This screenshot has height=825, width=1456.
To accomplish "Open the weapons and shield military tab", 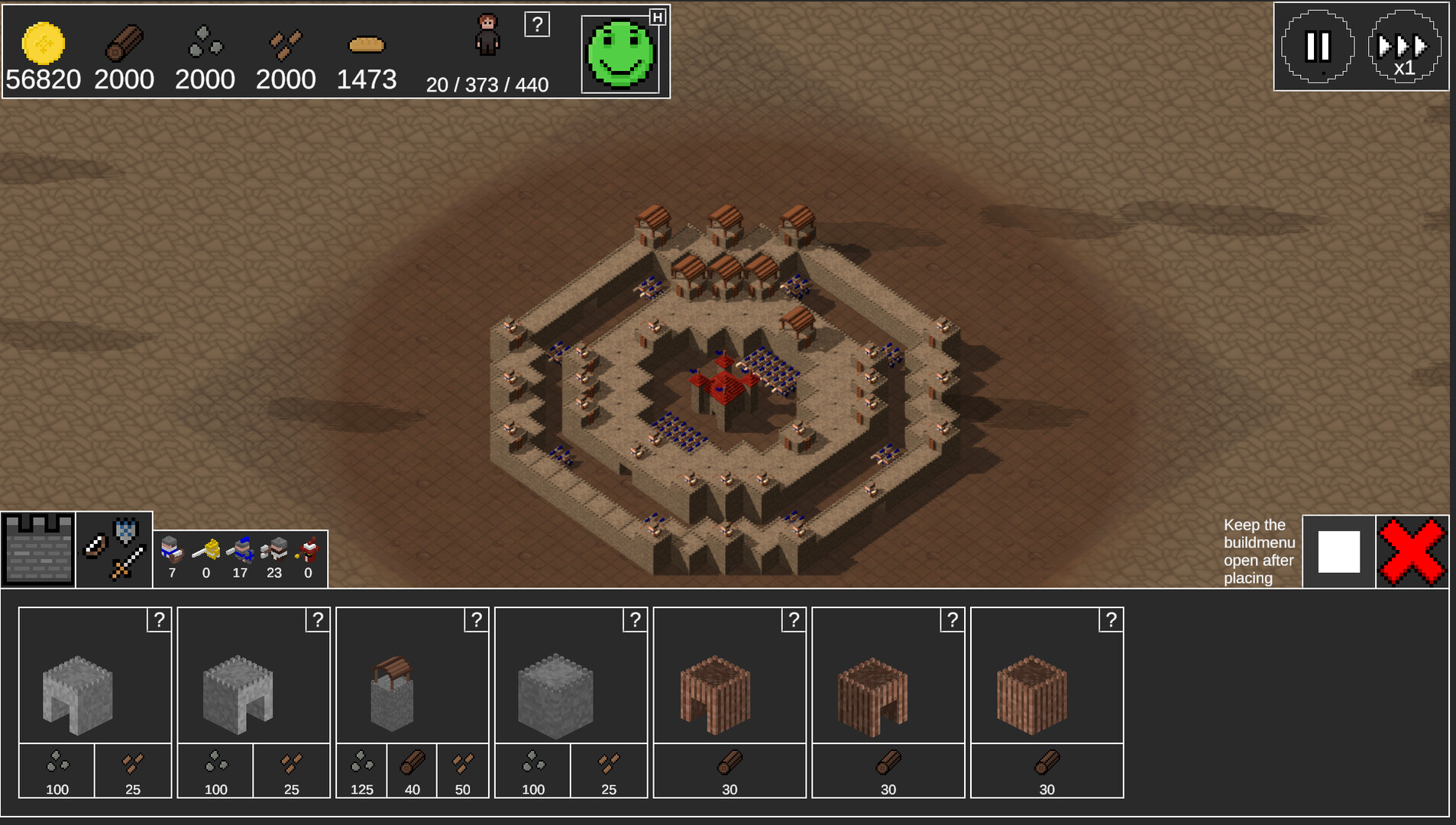I will coord(114,549).
